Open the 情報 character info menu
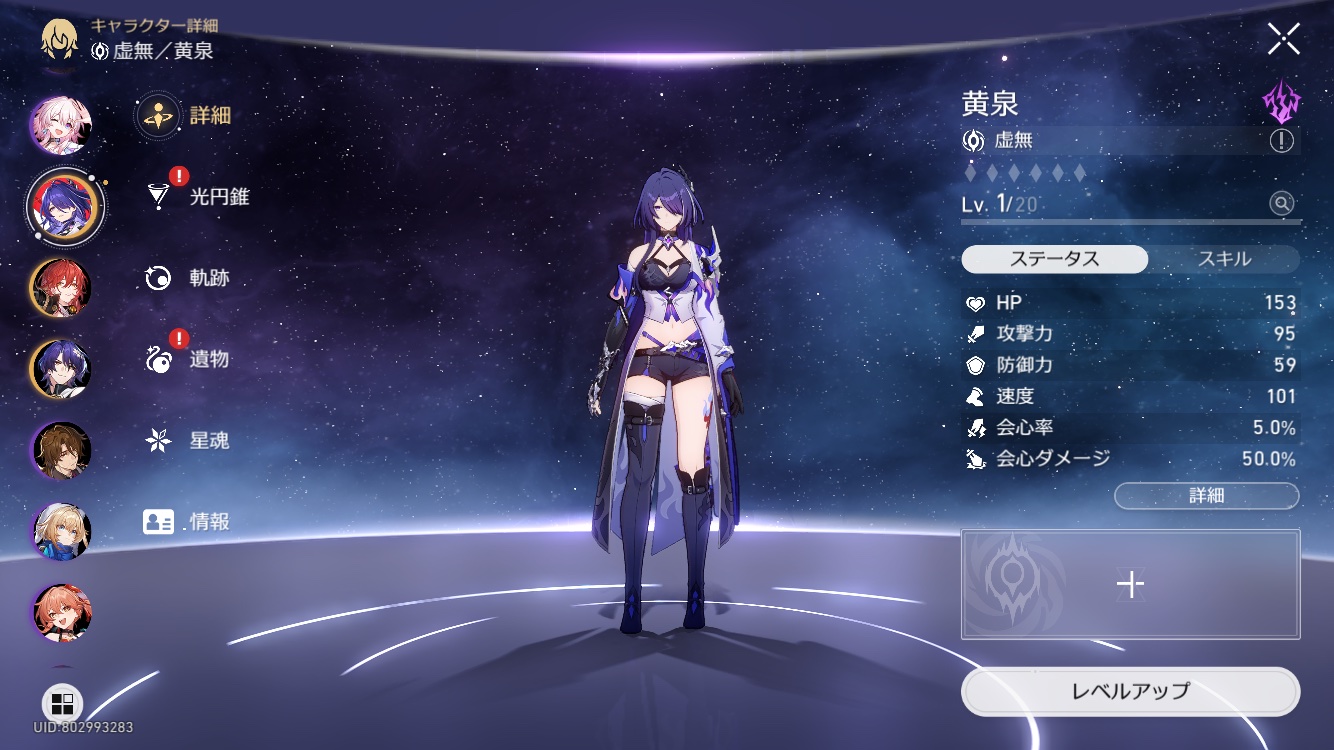 (190, 521)
